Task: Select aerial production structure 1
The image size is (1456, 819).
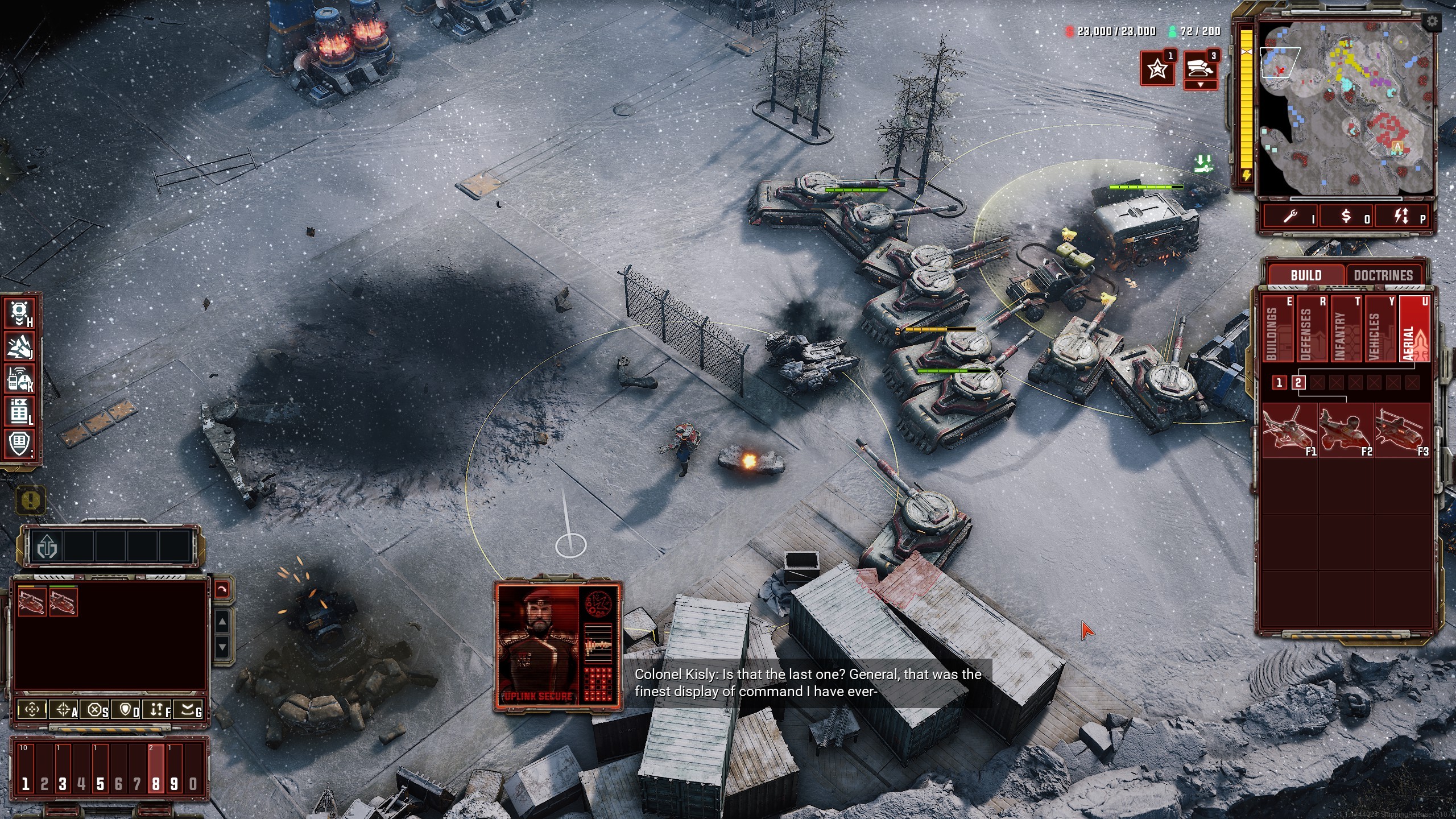Action: point(1279,383)
